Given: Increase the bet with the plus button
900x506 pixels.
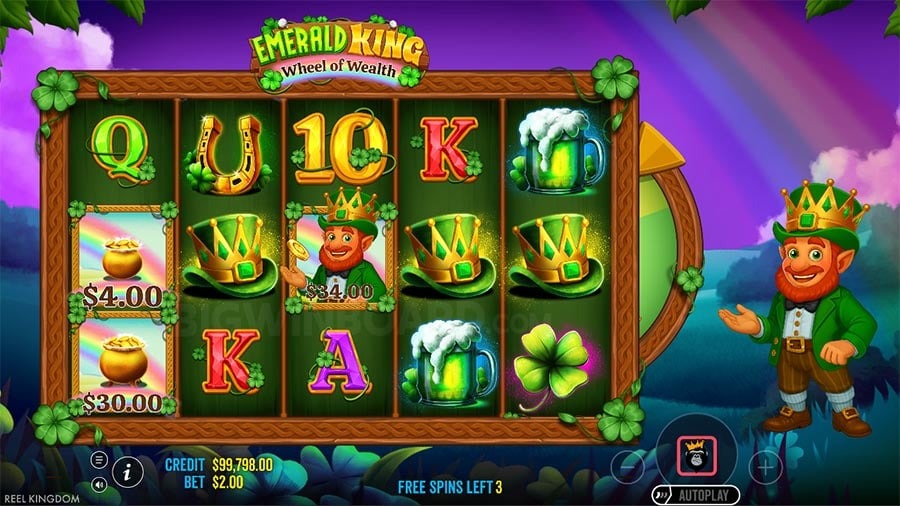Looking at the screenshot, I should [765, 466].
